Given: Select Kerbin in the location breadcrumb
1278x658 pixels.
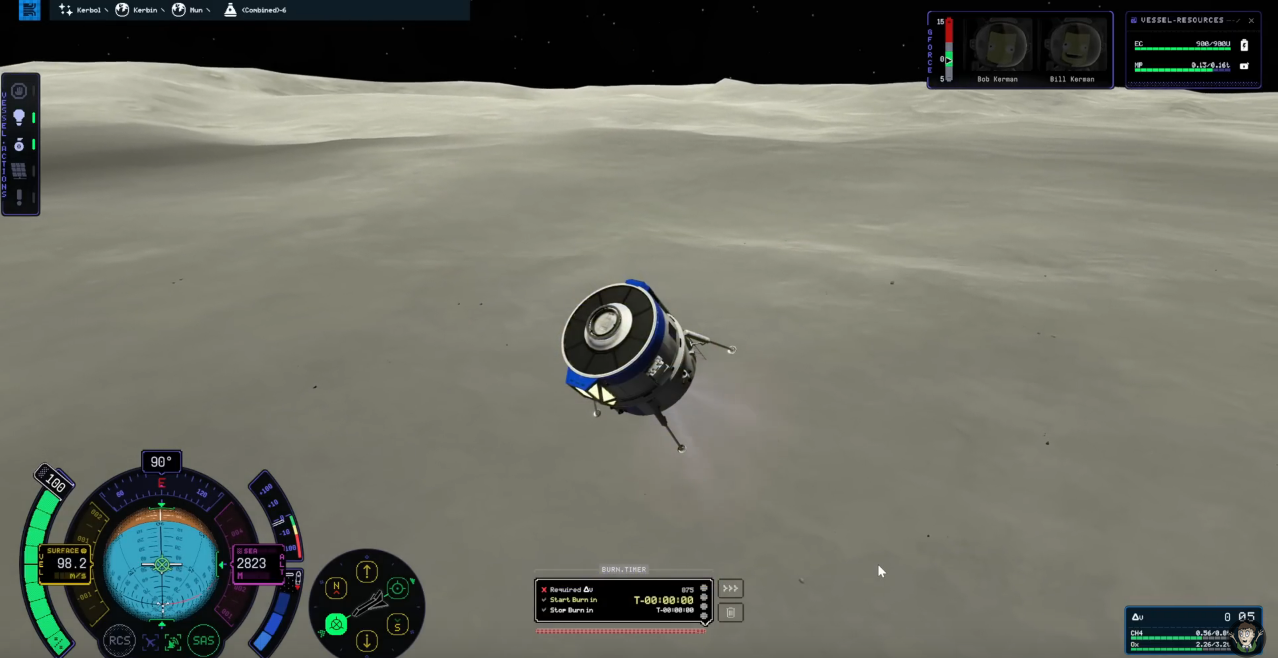Looking at the screenshot, I should click(141, 10).
